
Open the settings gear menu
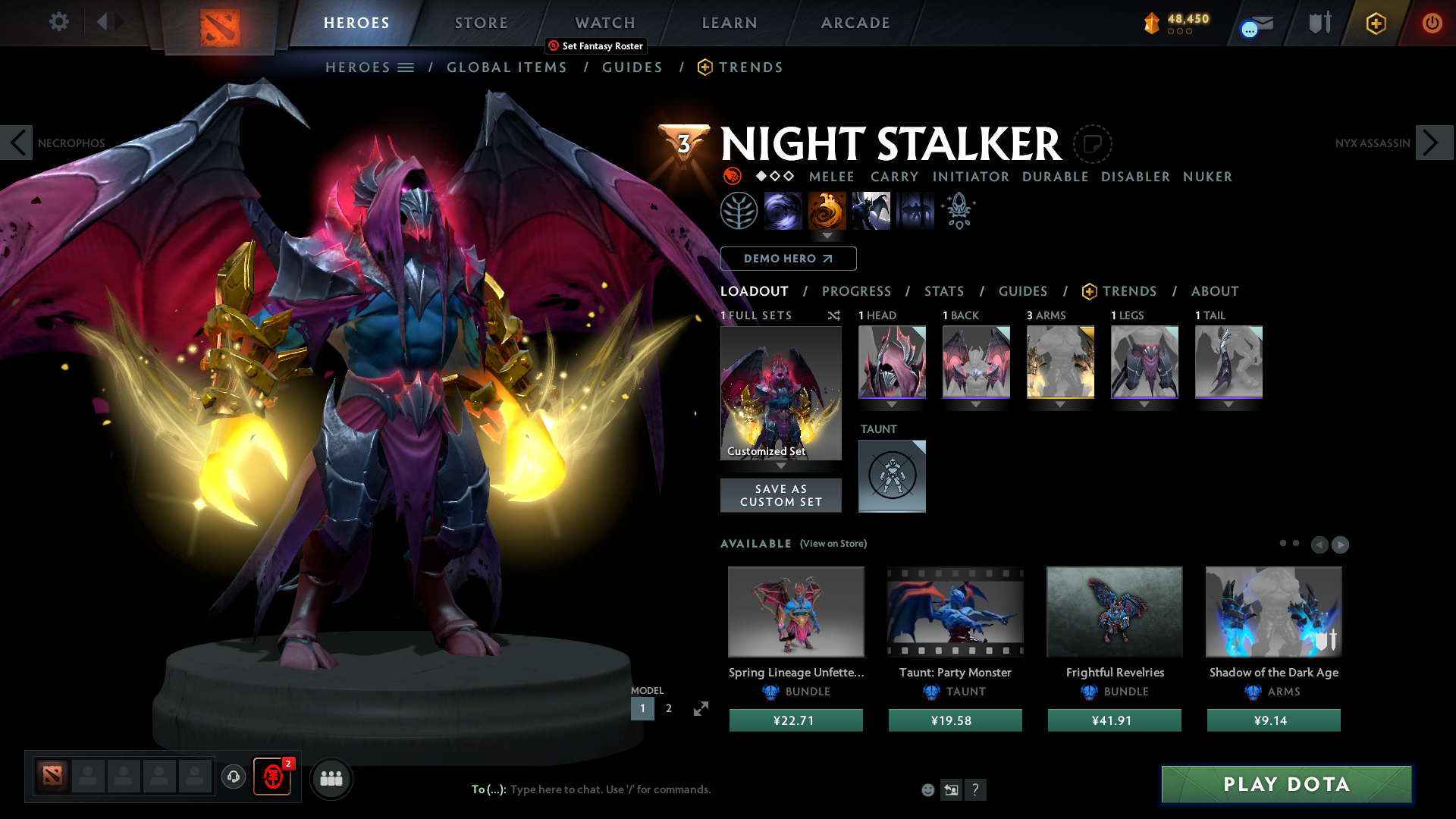point(58,22)
